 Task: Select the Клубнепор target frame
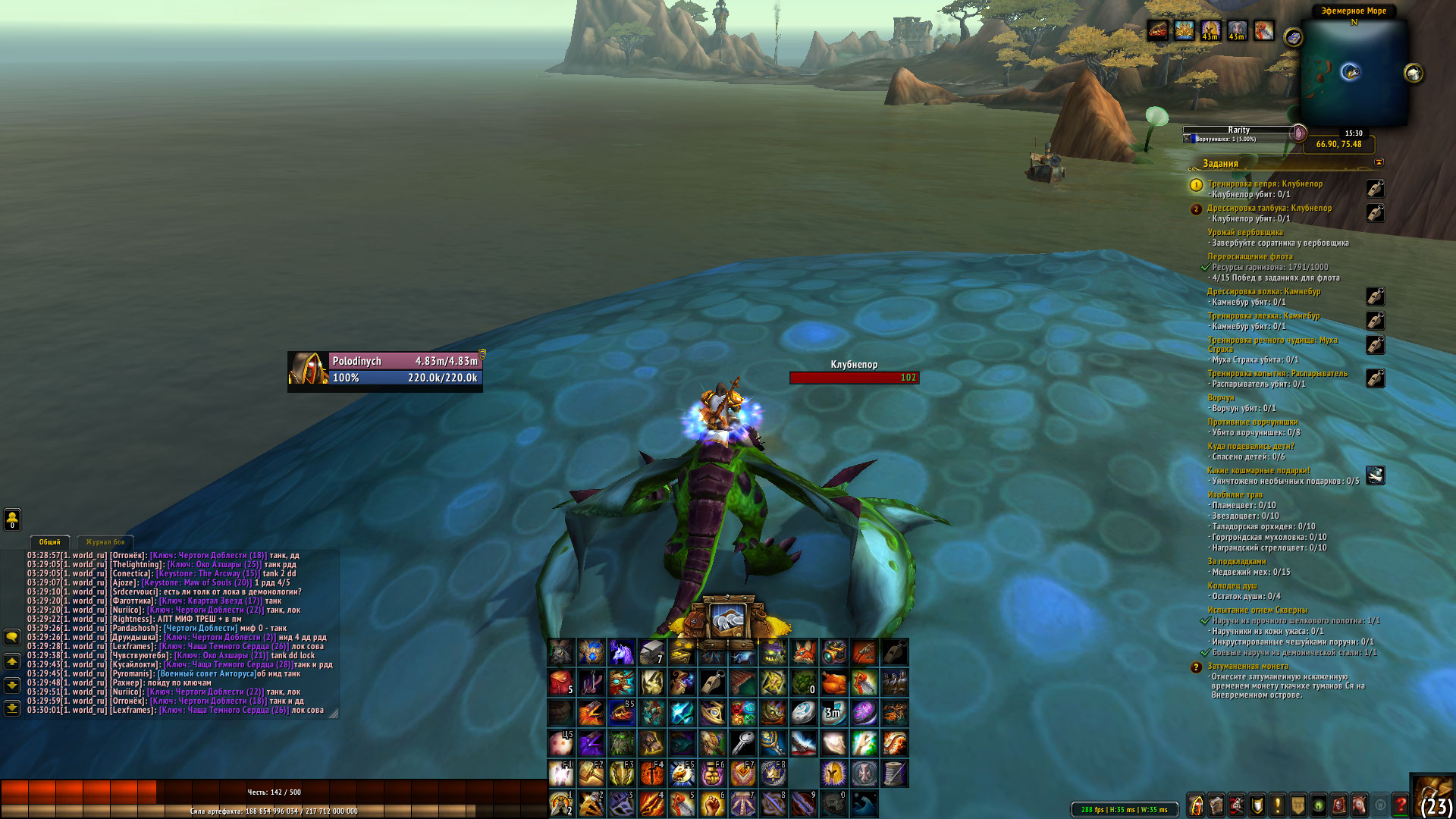854,377
